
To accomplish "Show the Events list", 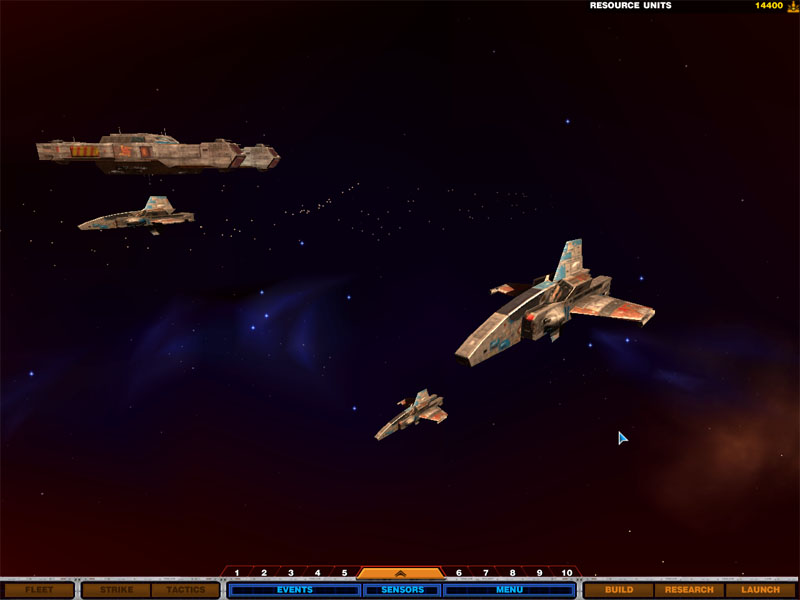I will click(294, 590).
